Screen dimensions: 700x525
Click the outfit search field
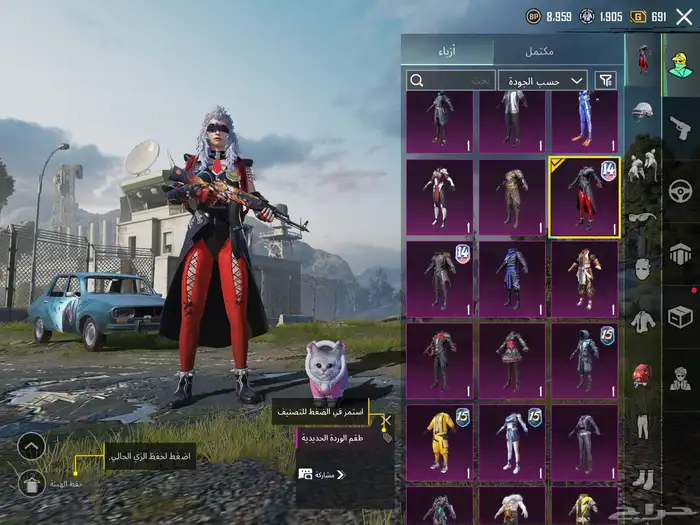coord(450,80)
